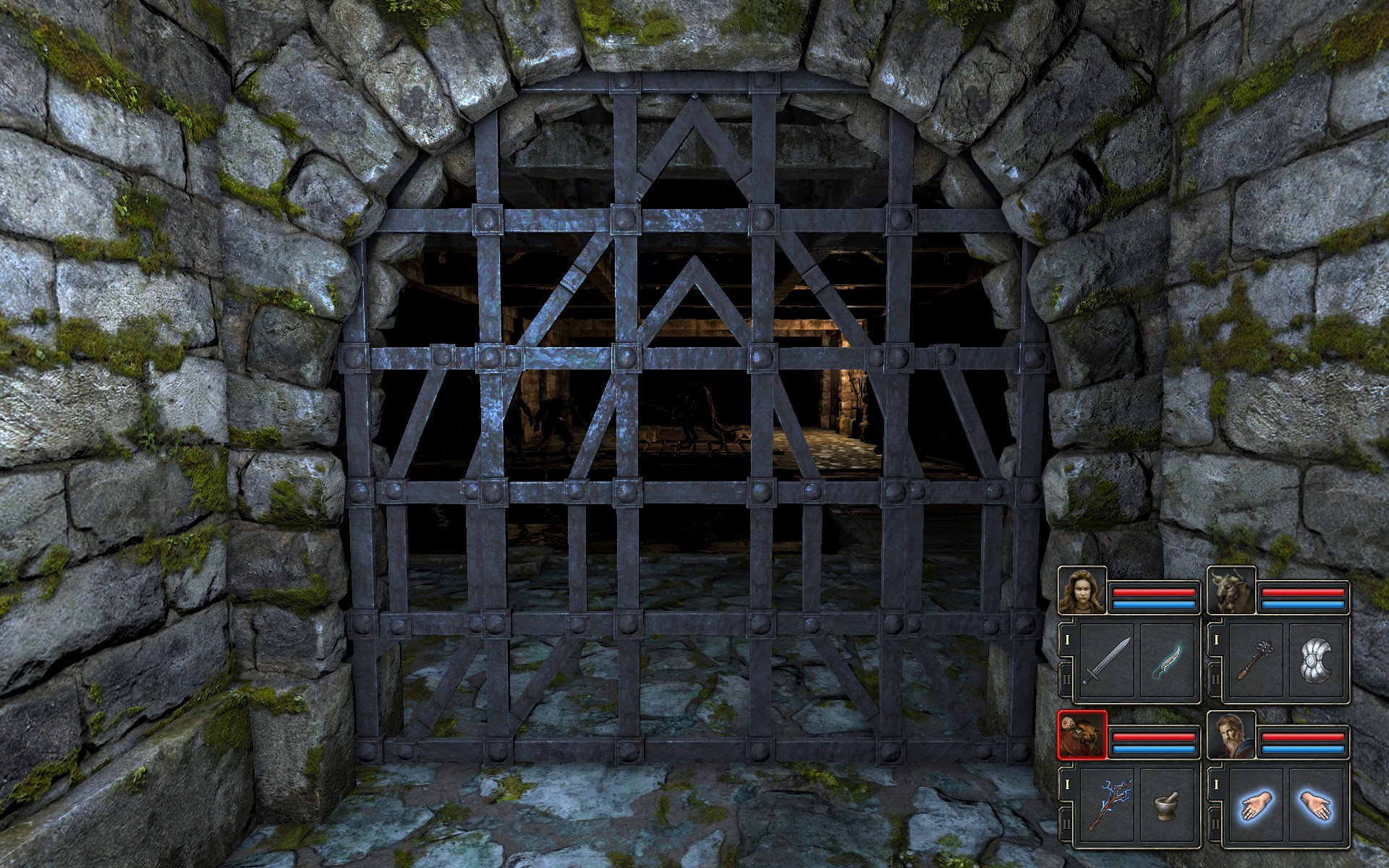Switch female champion to weapon set II

(1066, 680)
